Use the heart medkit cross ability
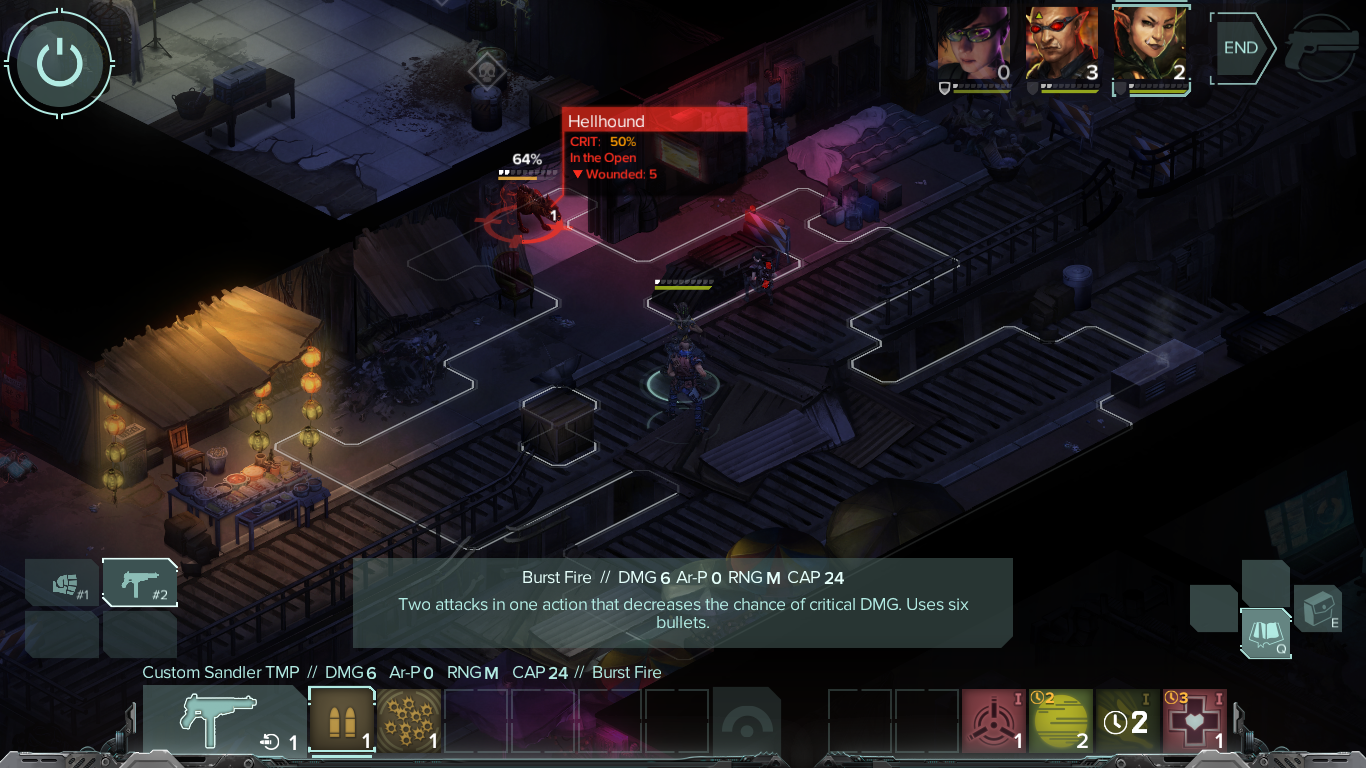 pos(1194,720)
